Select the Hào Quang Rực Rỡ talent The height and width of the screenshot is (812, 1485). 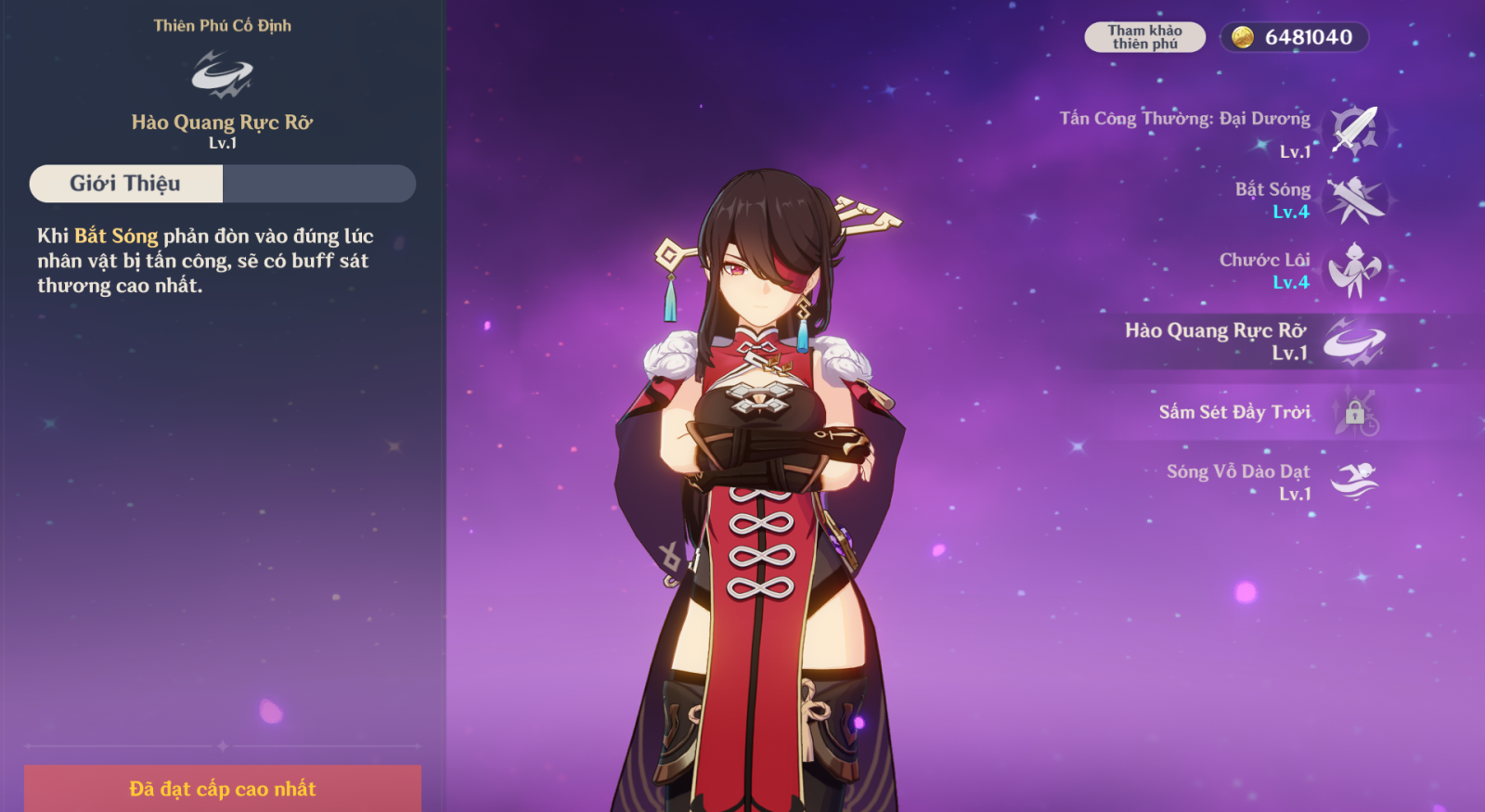[1354, 342]
